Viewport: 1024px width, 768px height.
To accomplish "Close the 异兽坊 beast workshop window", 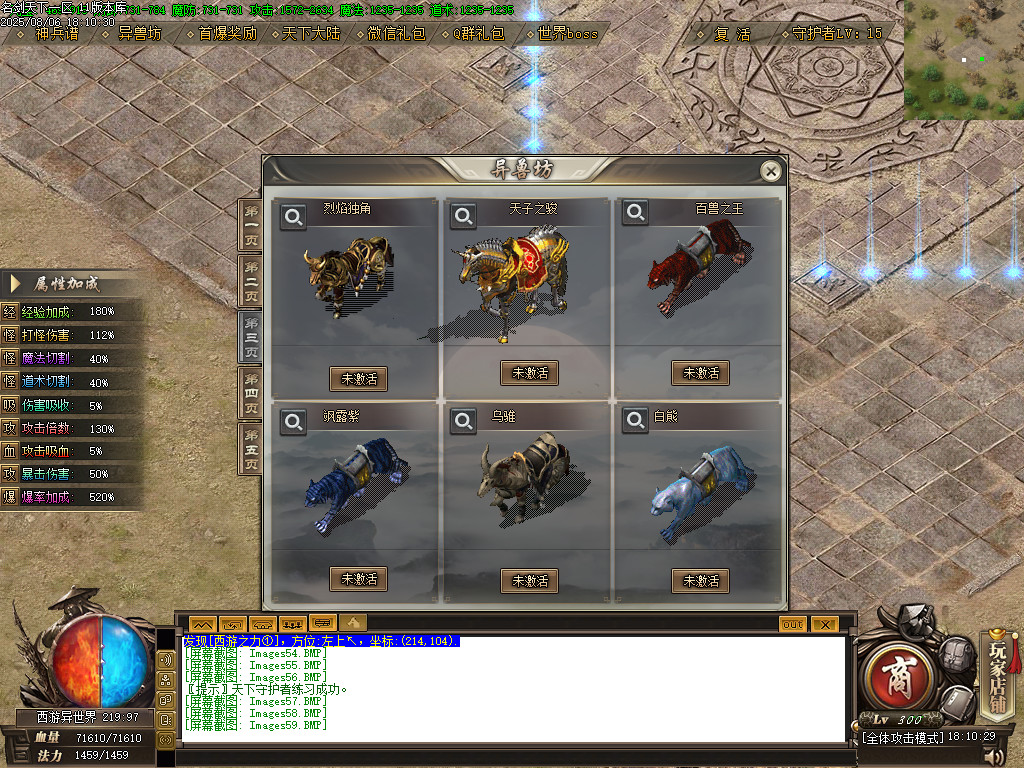I will 770,172.
